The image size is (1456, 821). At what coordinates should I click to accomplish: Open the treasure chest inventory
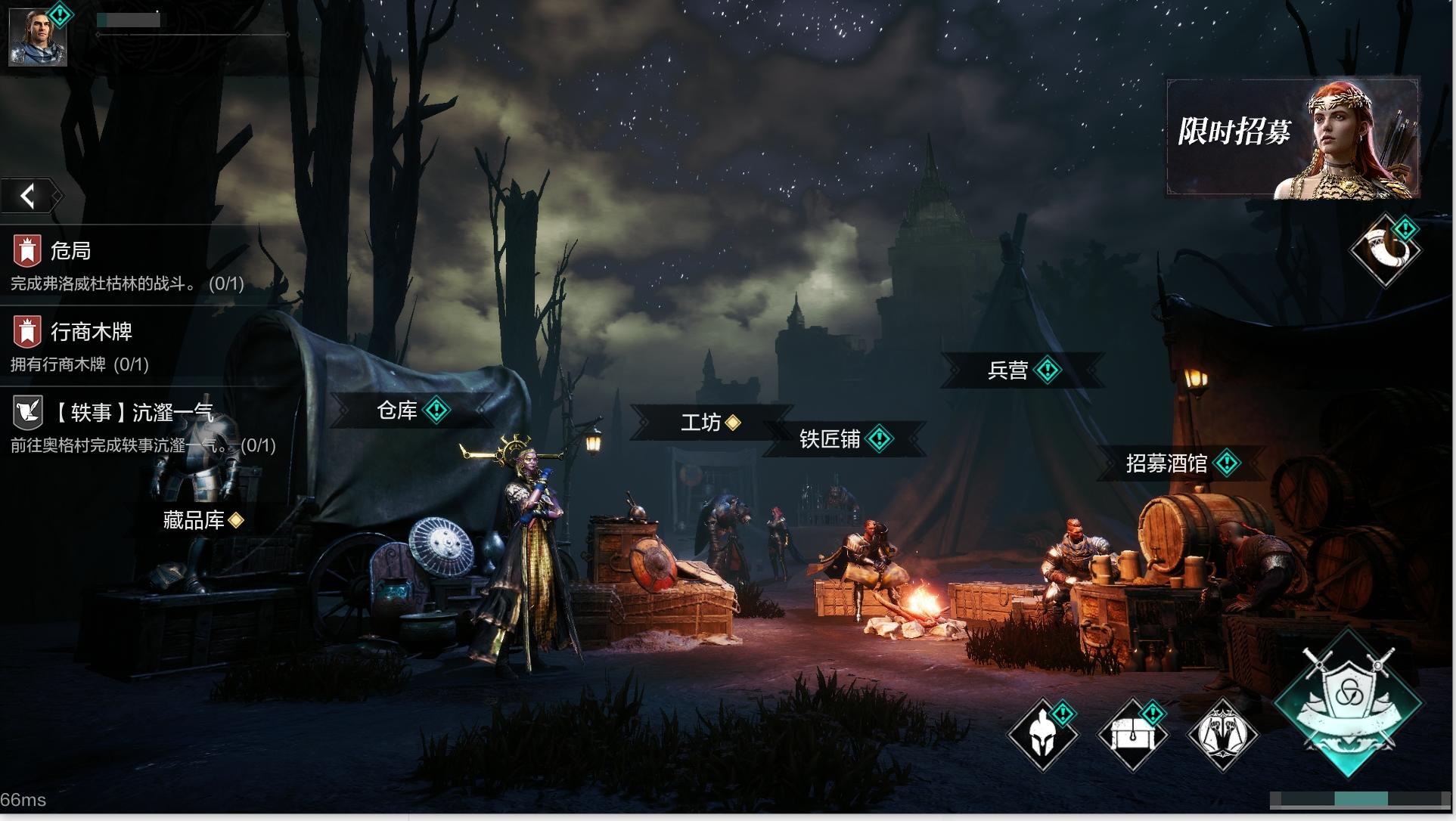[1132, 735]
